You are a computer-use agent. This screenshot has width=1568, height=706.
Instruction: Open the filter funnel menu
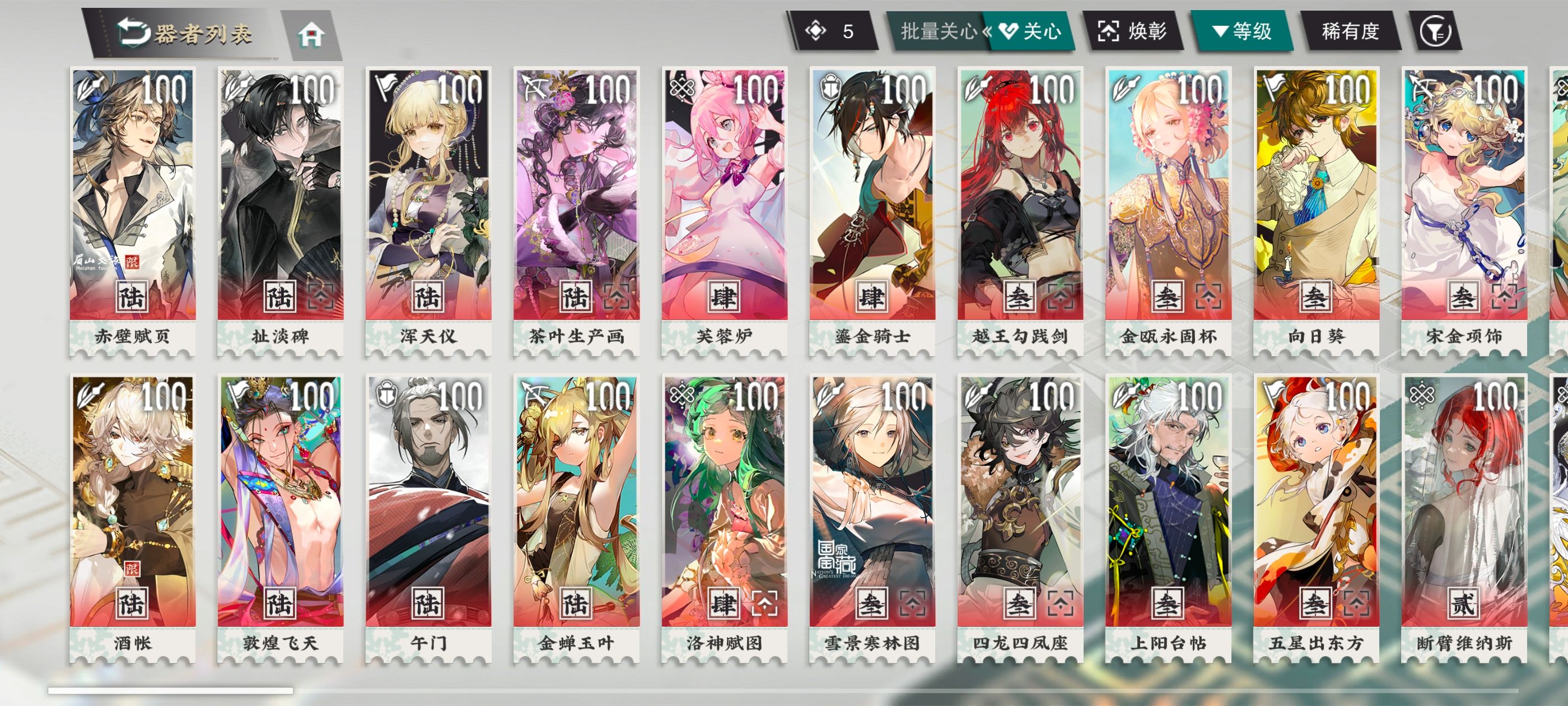coord(1435,31)
